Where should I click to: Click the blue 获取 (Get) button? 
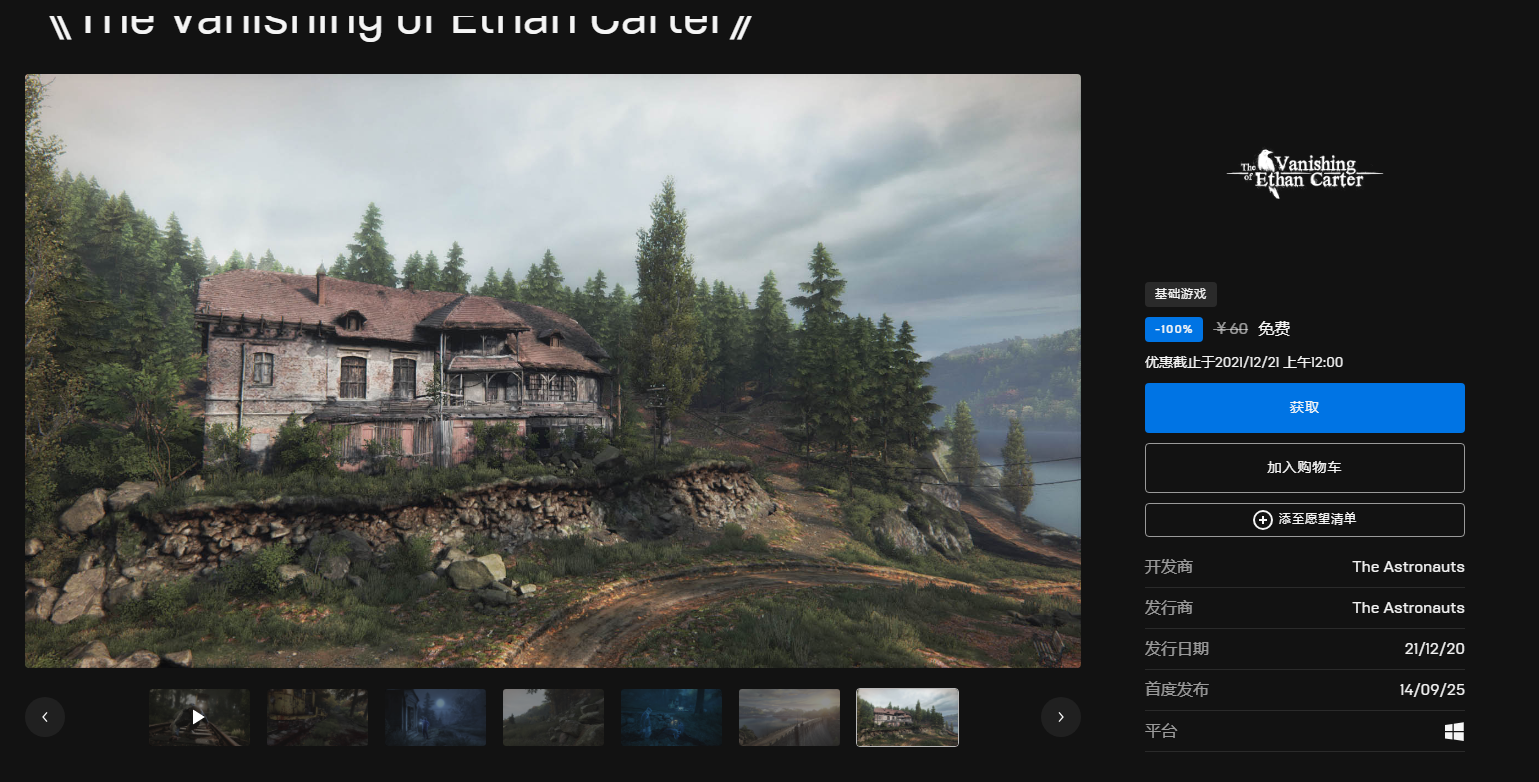1304,408
